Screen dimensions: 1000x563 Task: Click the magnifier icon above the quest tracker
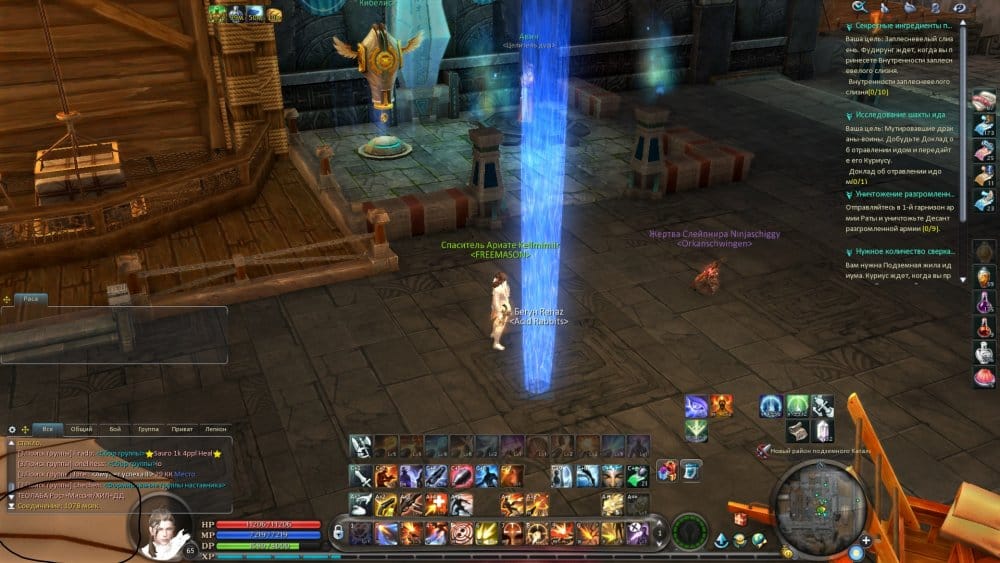click(858, 7)
